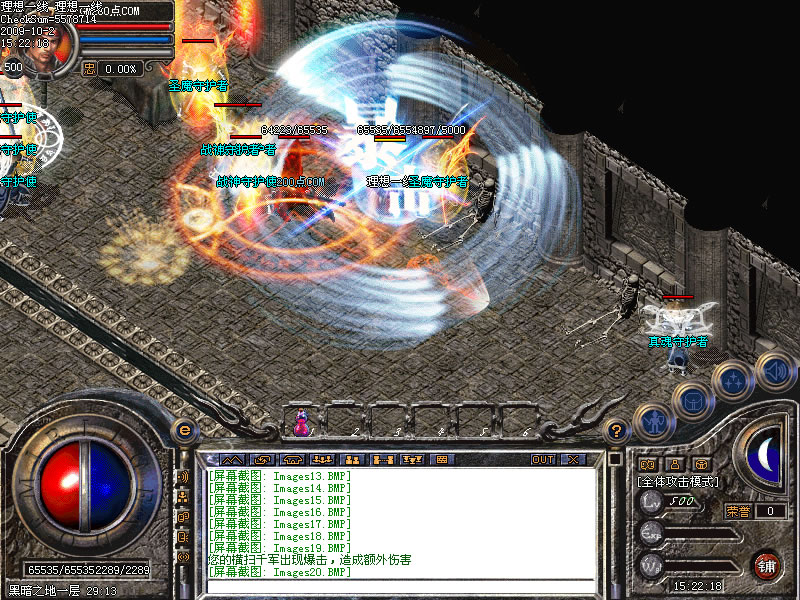Click the grid icon on the chat toolbar
The image size is (800, 600).
[x=441, y=460]
